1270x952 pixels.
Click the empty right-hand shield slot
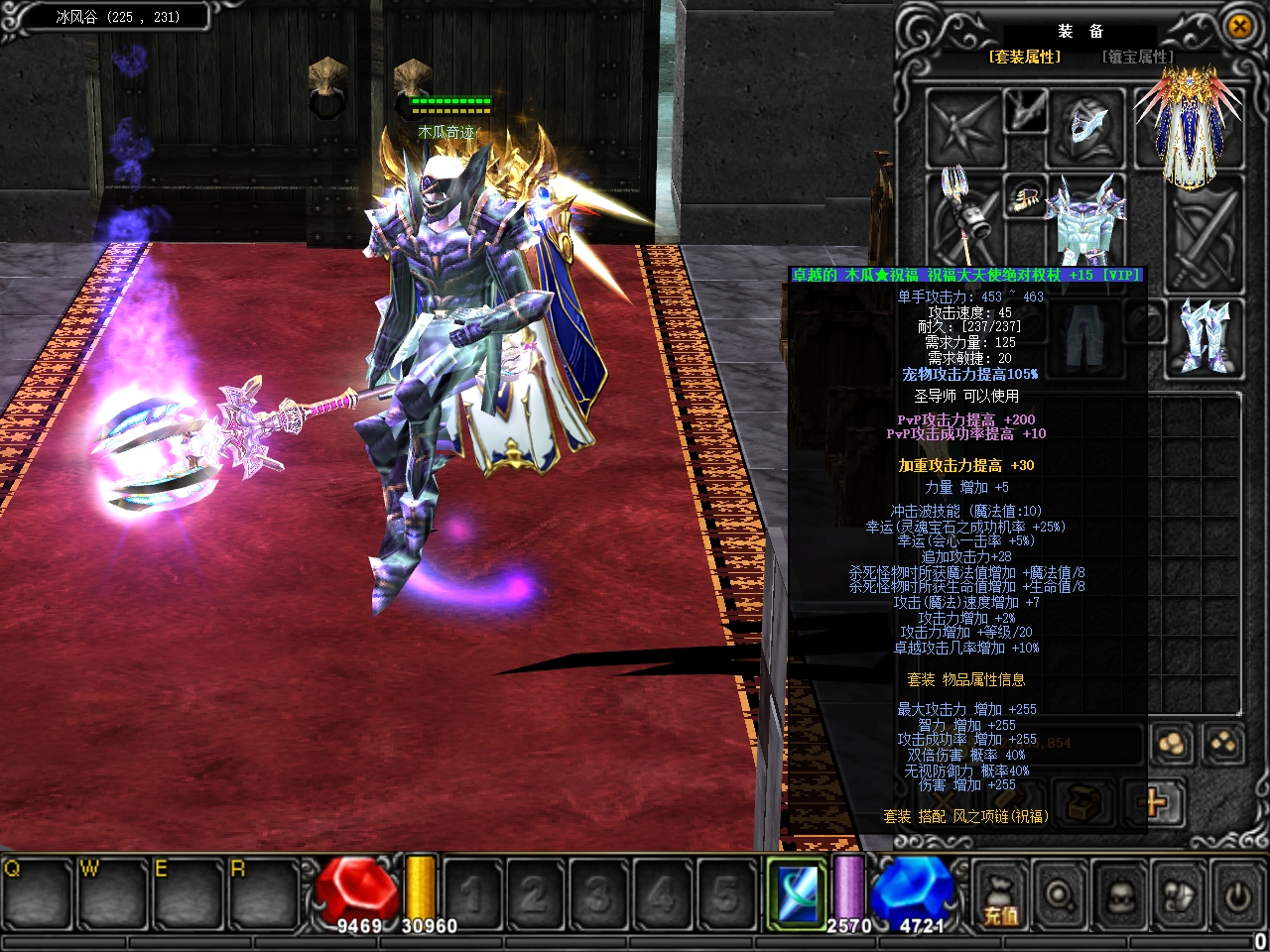pos(1205,230)
